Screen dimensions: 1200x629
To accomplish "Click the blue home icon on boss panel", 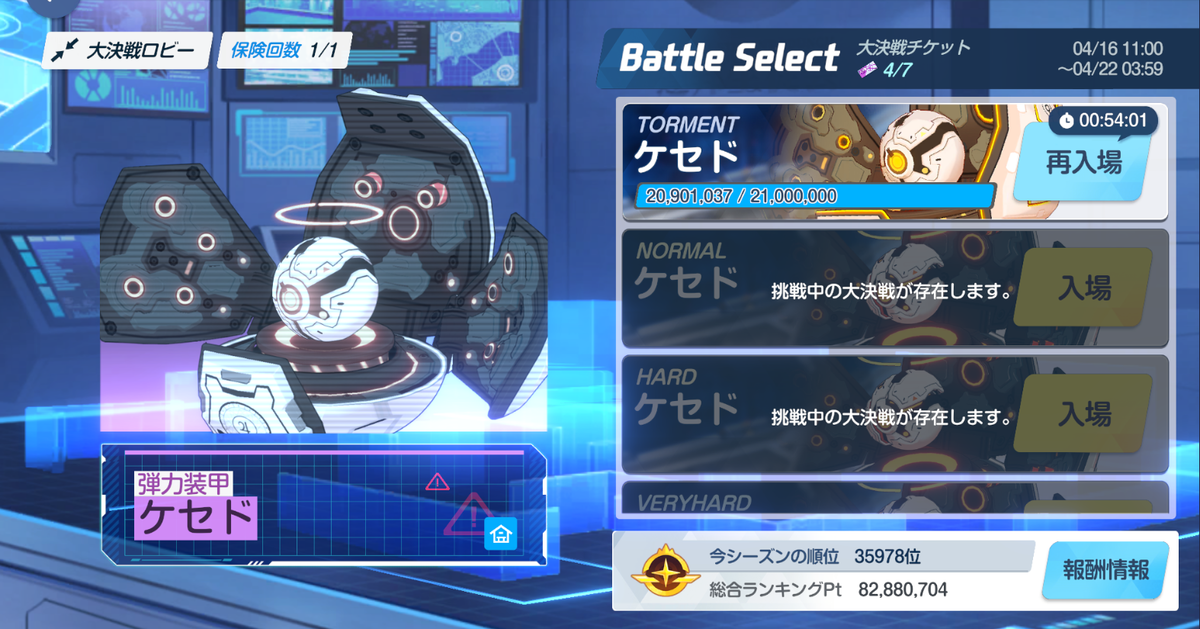I will [500, 534].
